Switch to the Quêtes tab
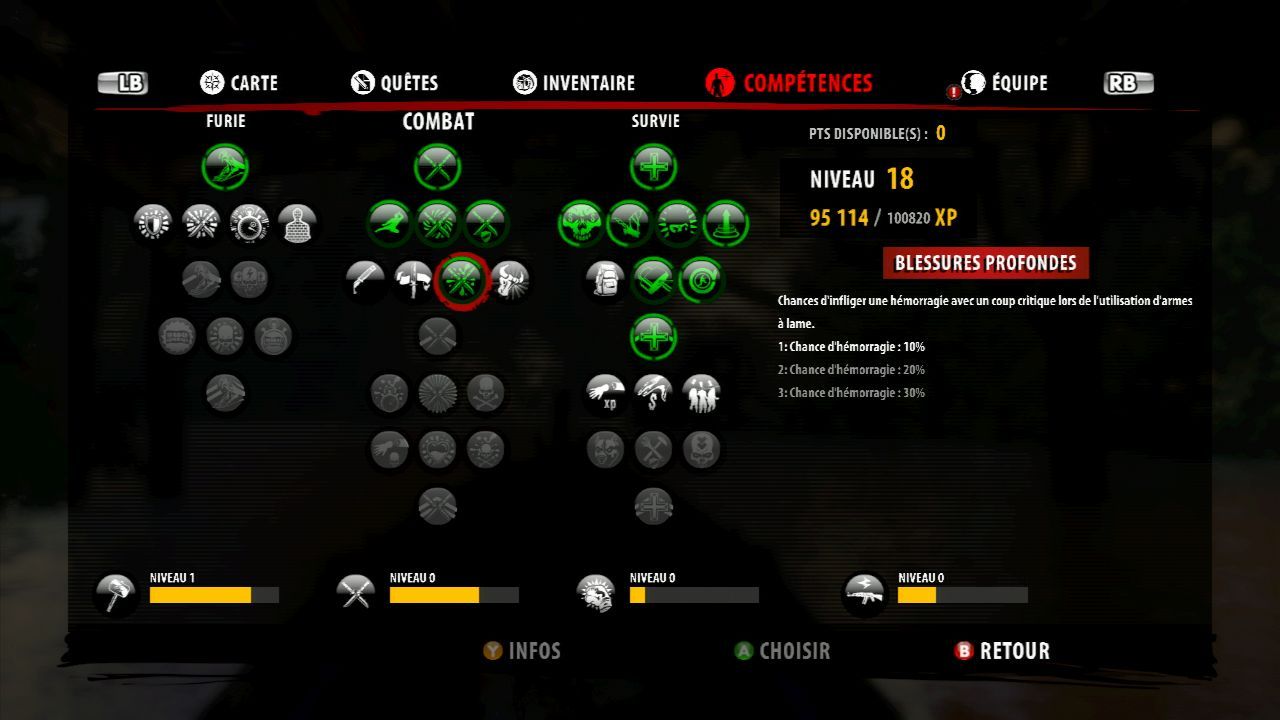Screen dimensions: 1280x720 (395, 83)
